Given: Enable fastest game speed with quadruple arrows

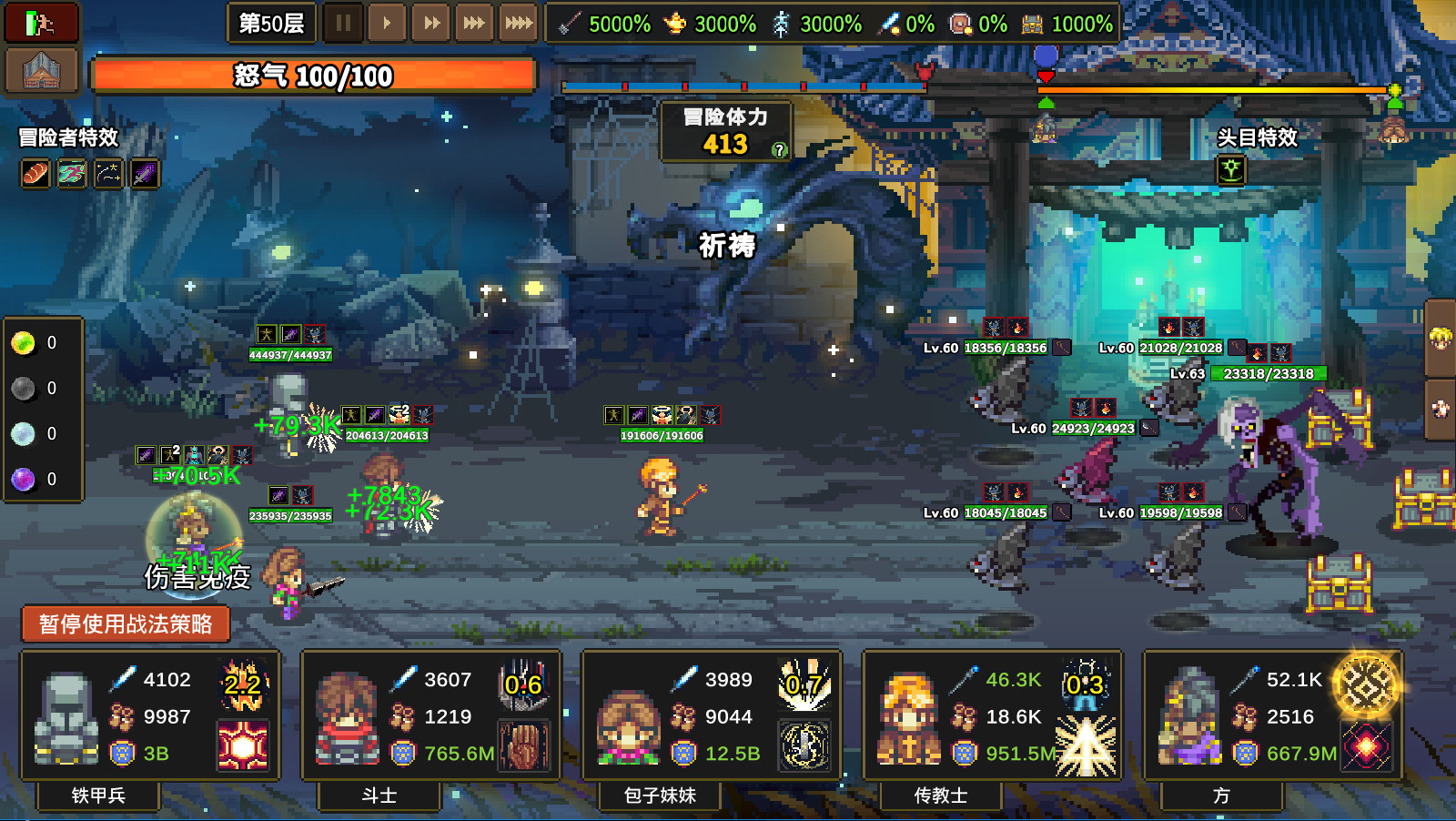Looking at the screenshot, I should pos(521,24).
